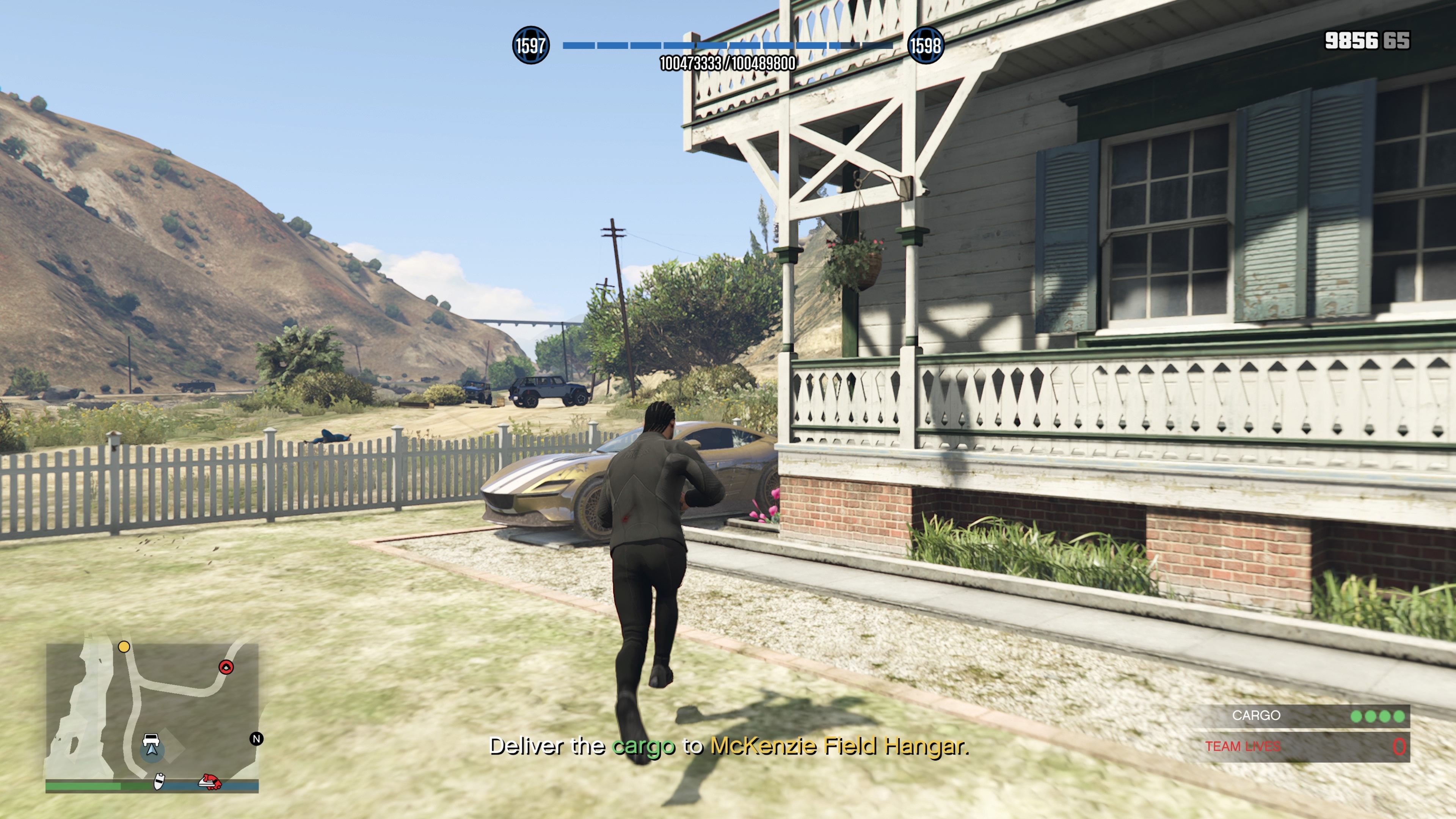The height and width of the screenshot is (819, 1456).
Task: Select the red enemy marker on the minimap
Action: (x=226, y=667)
